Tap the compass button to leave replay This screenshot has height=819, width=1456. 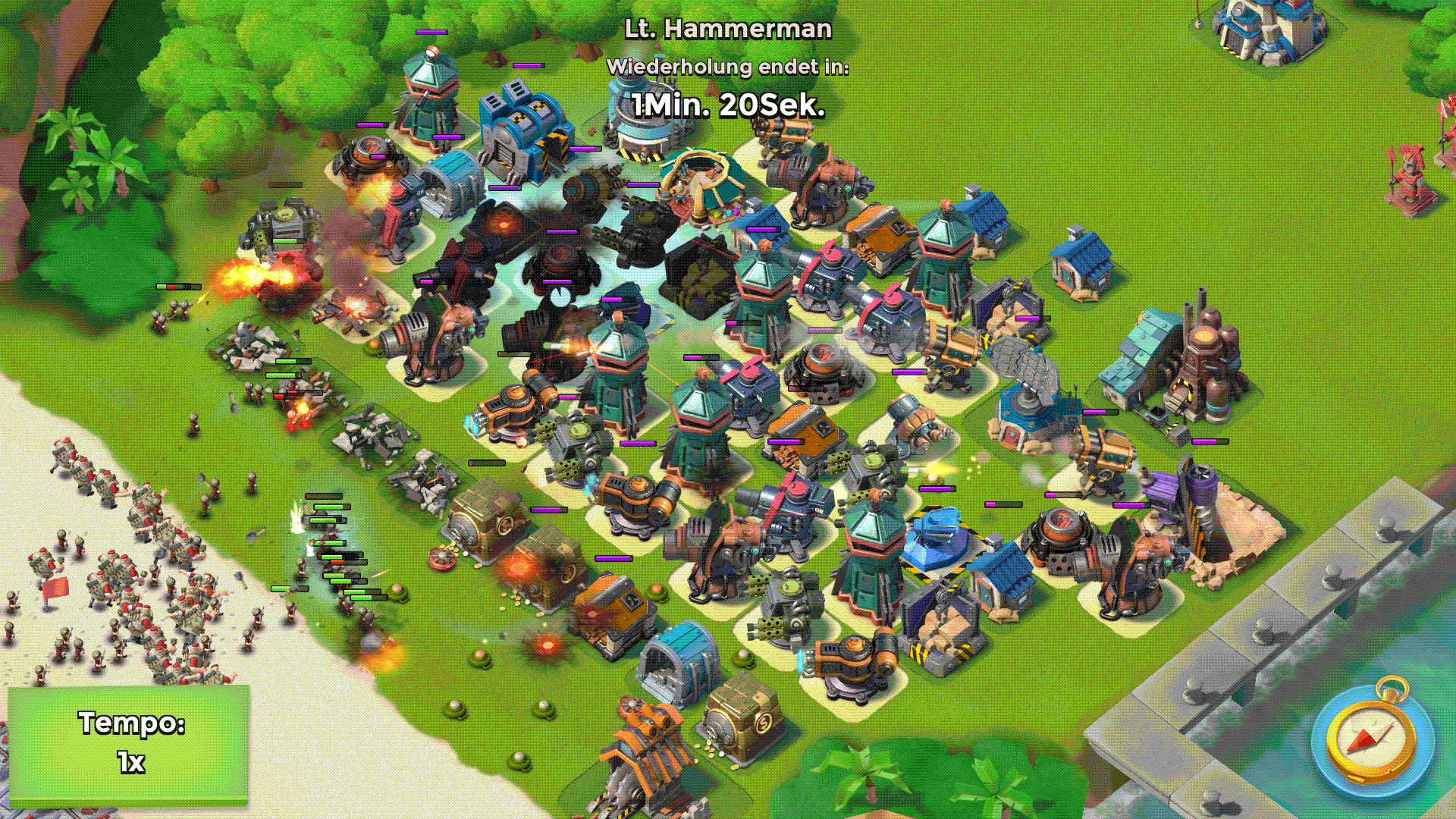pos(1373,741)
